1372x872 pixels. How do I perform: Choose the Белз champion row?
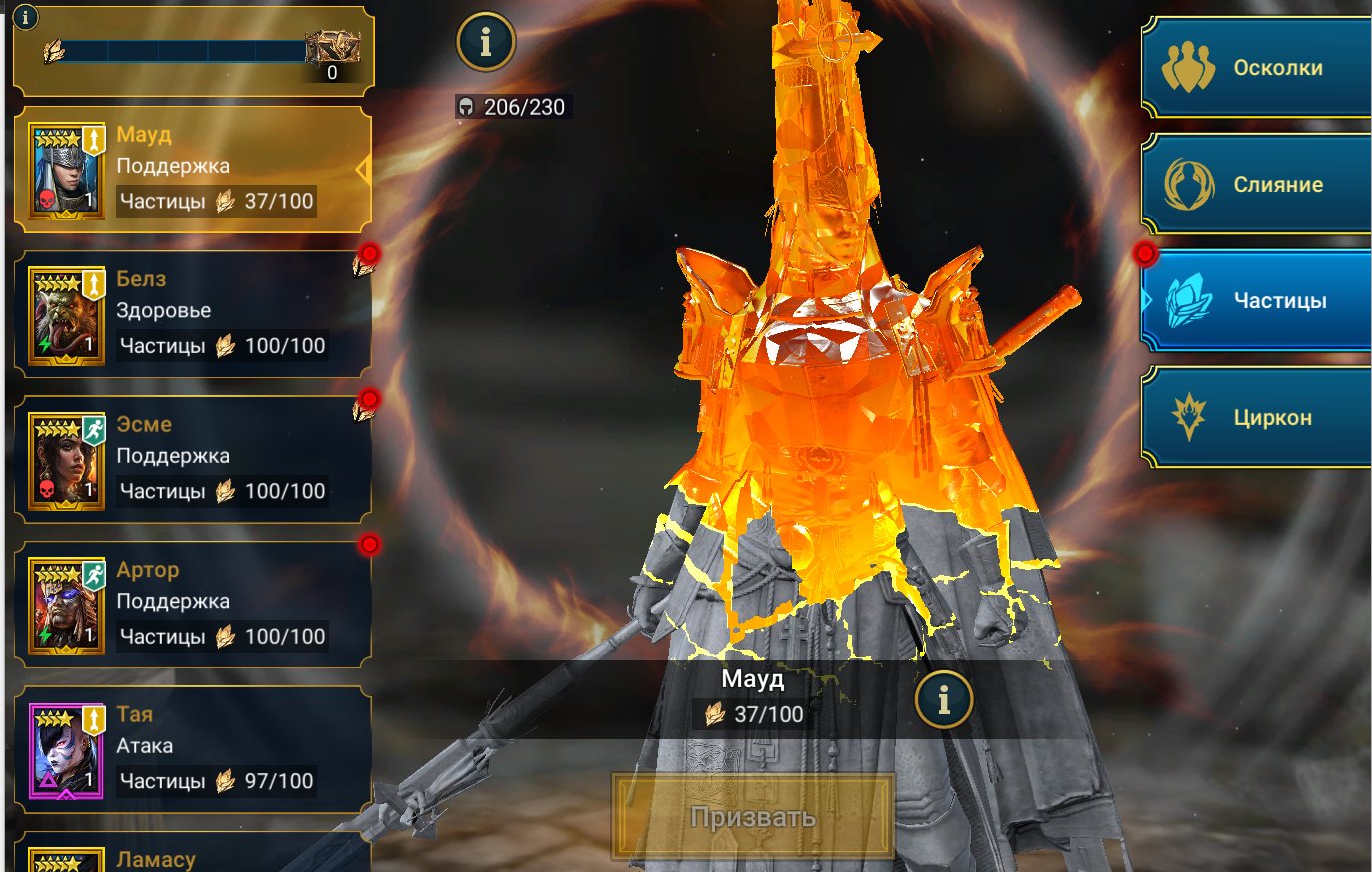[193, 314]
